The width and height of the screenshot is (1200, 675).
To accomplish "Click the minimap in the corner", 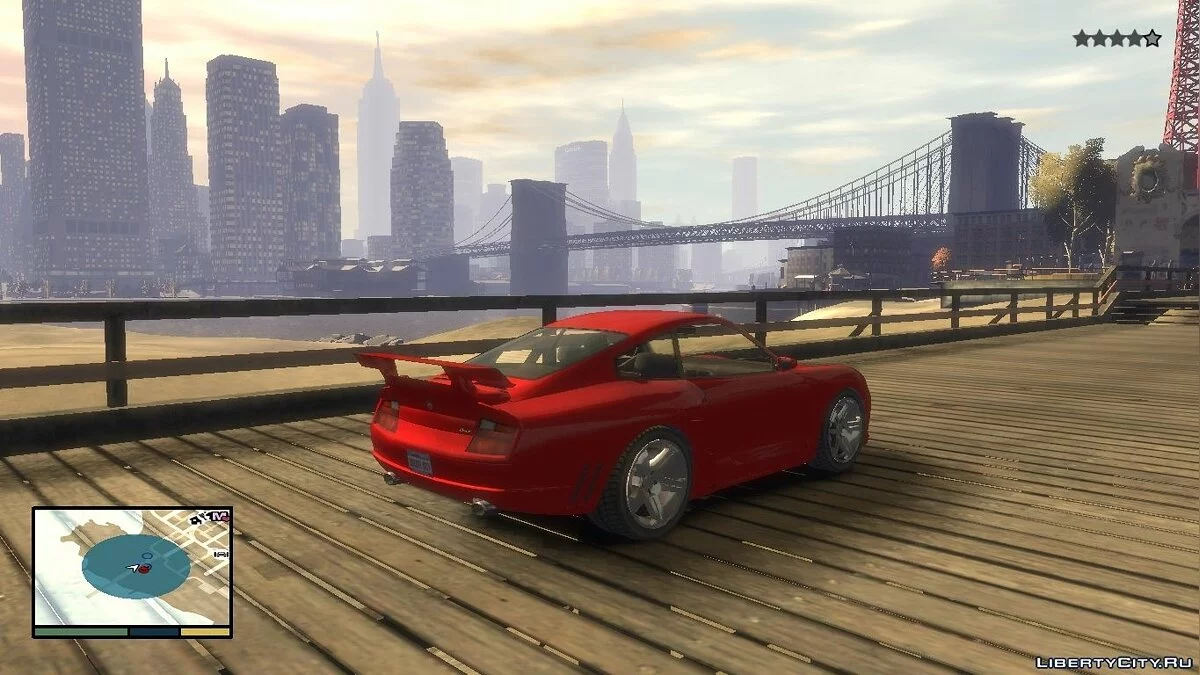I will pyautogui.click(x=132, y=568).
